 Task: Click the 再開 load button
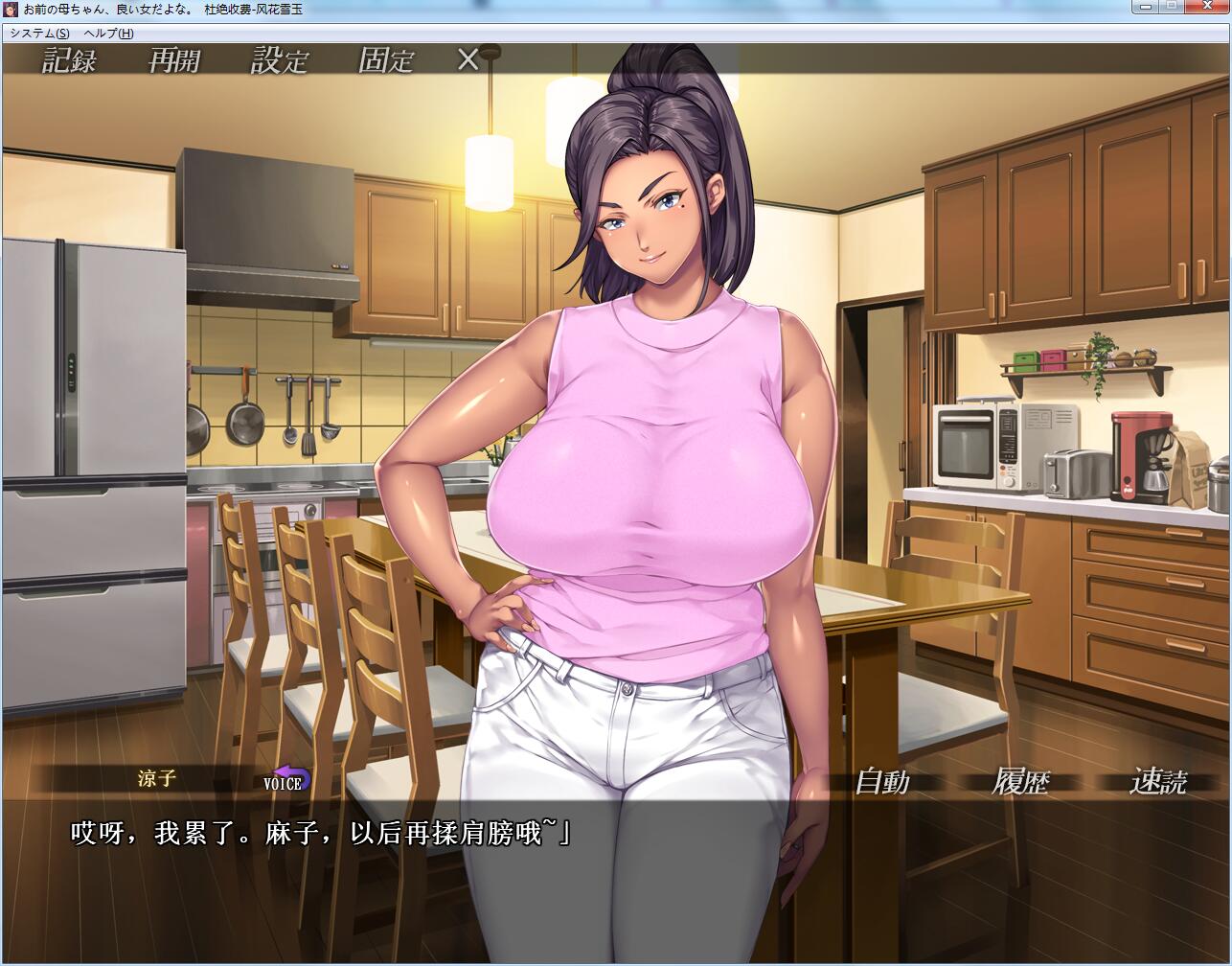[174, 60]
